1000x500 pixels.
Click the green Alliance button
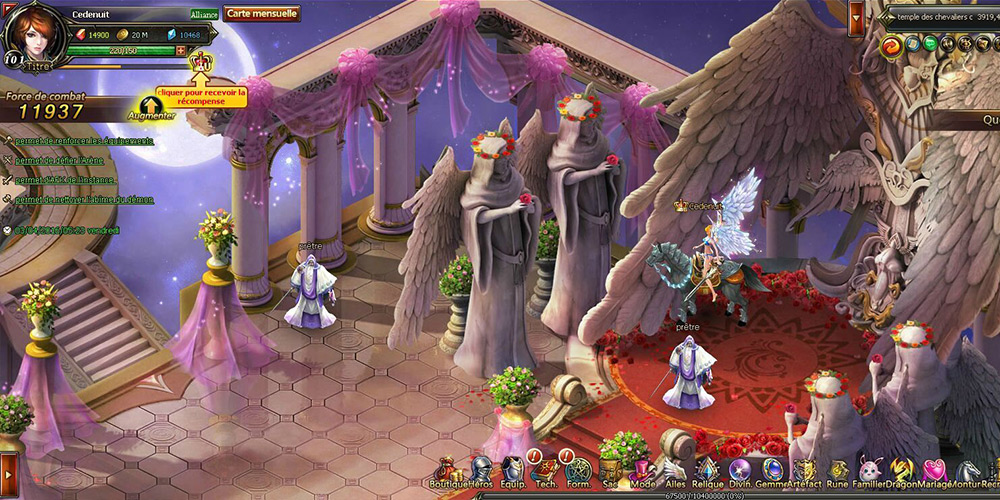204,15
